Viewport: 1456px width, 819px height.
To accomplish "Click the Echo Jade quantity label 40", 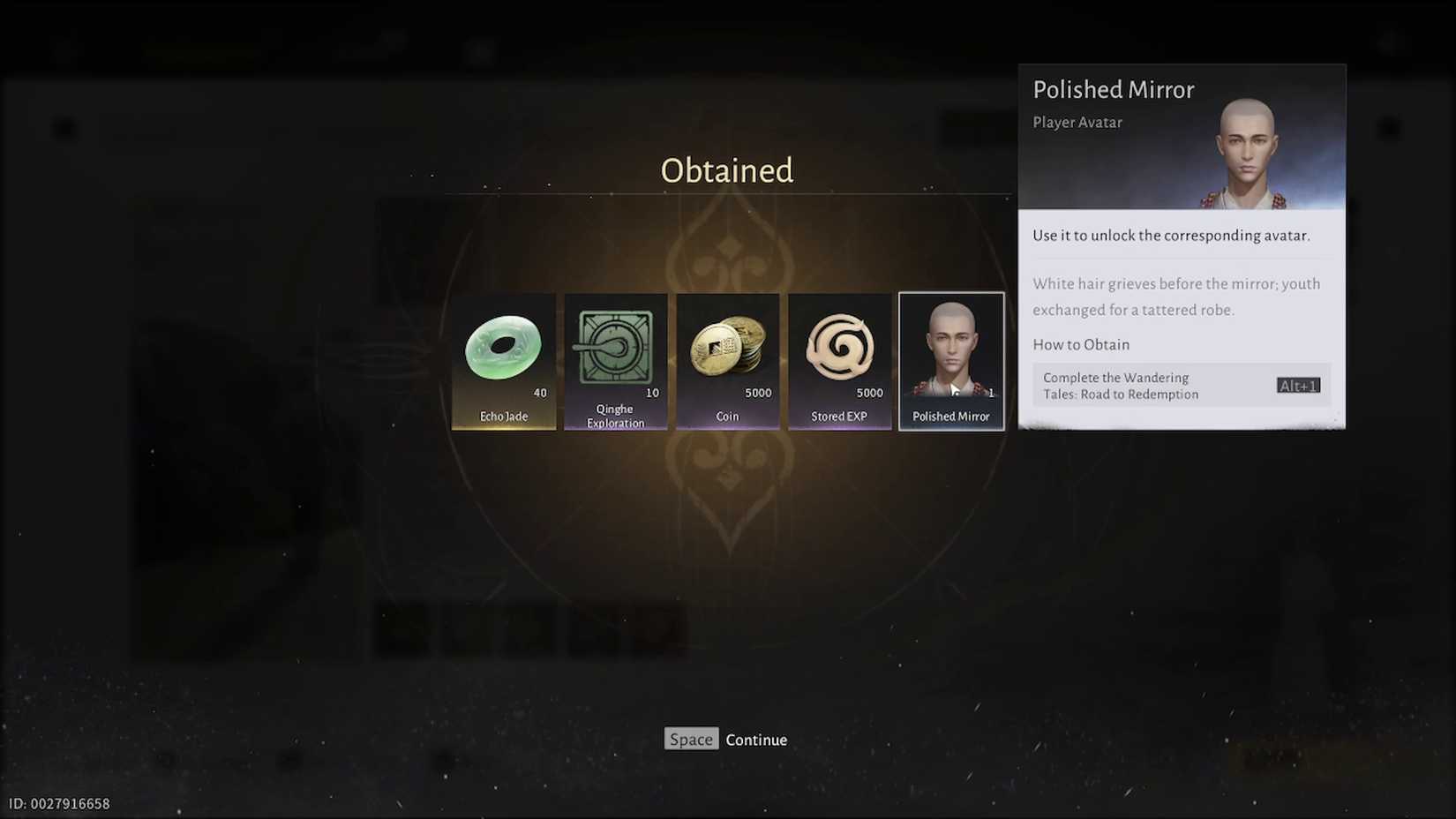I will pyautogui.click(x=538, y=393).
